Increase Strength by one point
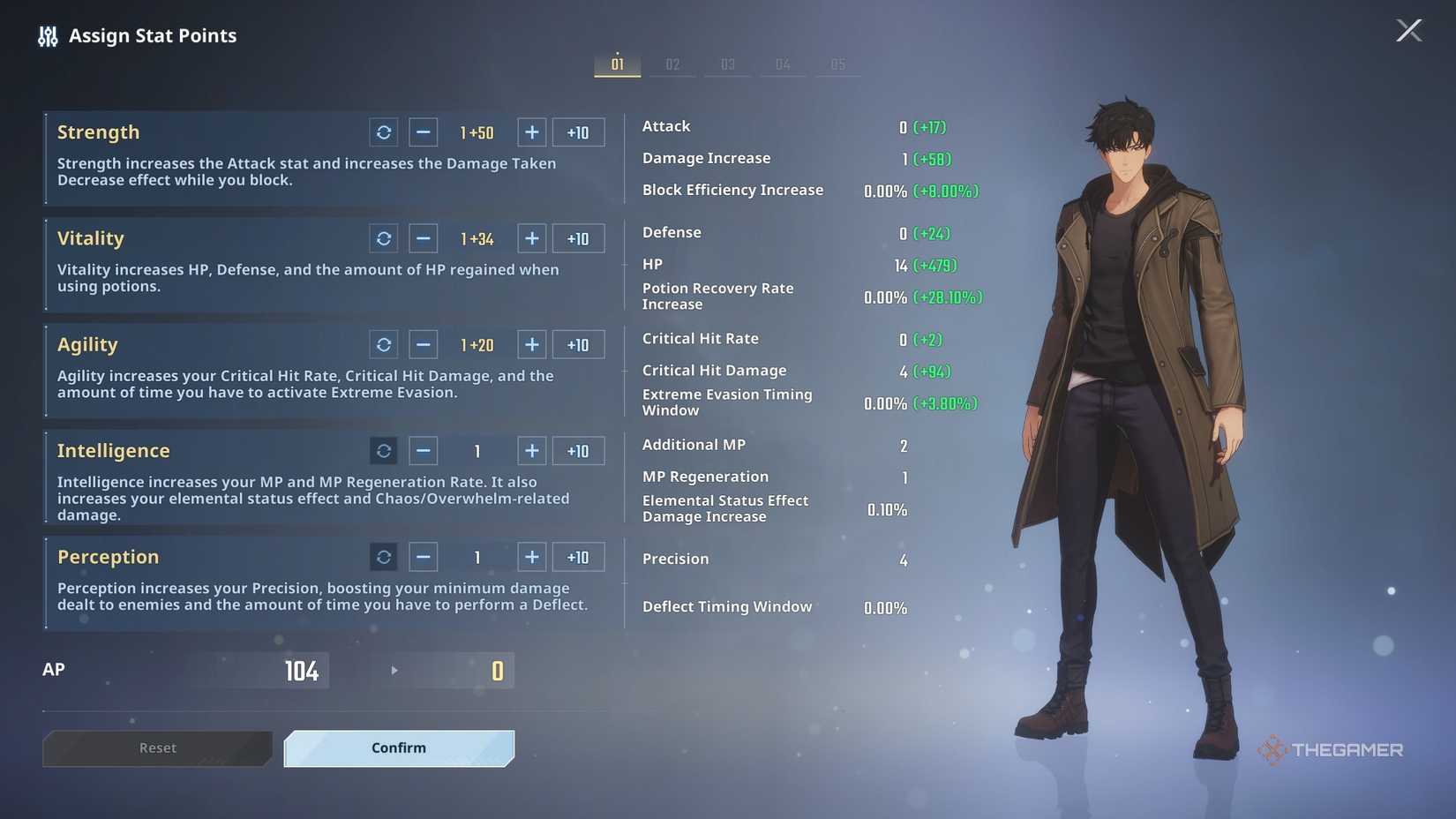 [531, 131]
